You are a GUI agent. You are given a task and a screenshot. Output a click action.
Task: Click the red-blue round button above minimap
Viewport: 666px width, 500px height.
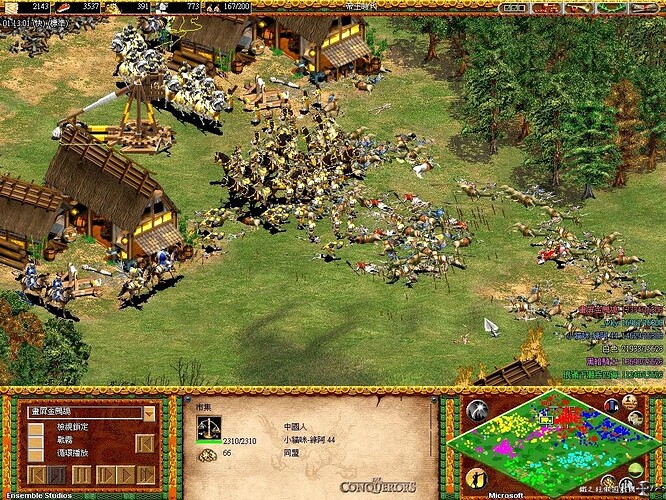(x=612, y=405)
